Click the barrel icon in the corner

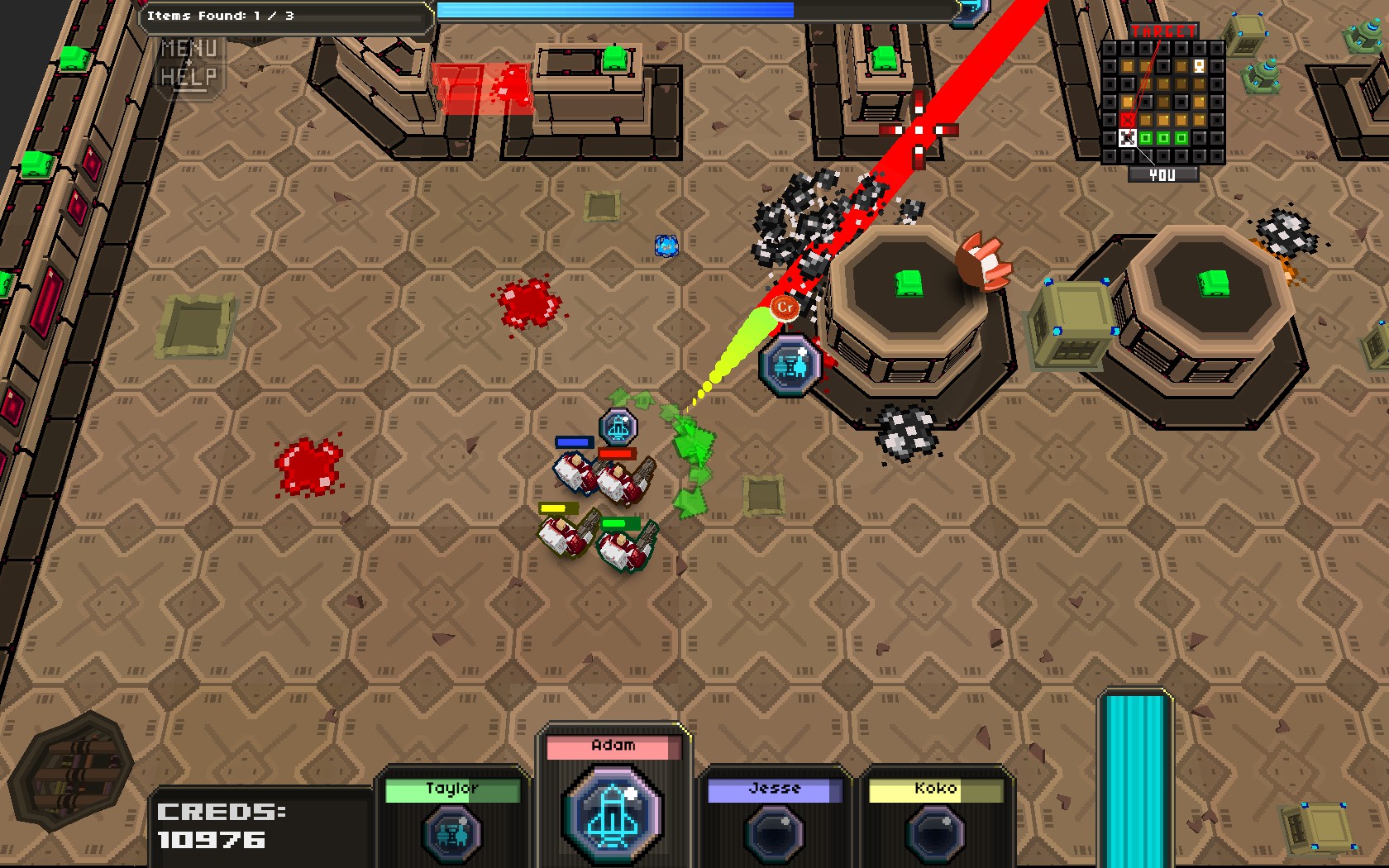coord(72,770)
